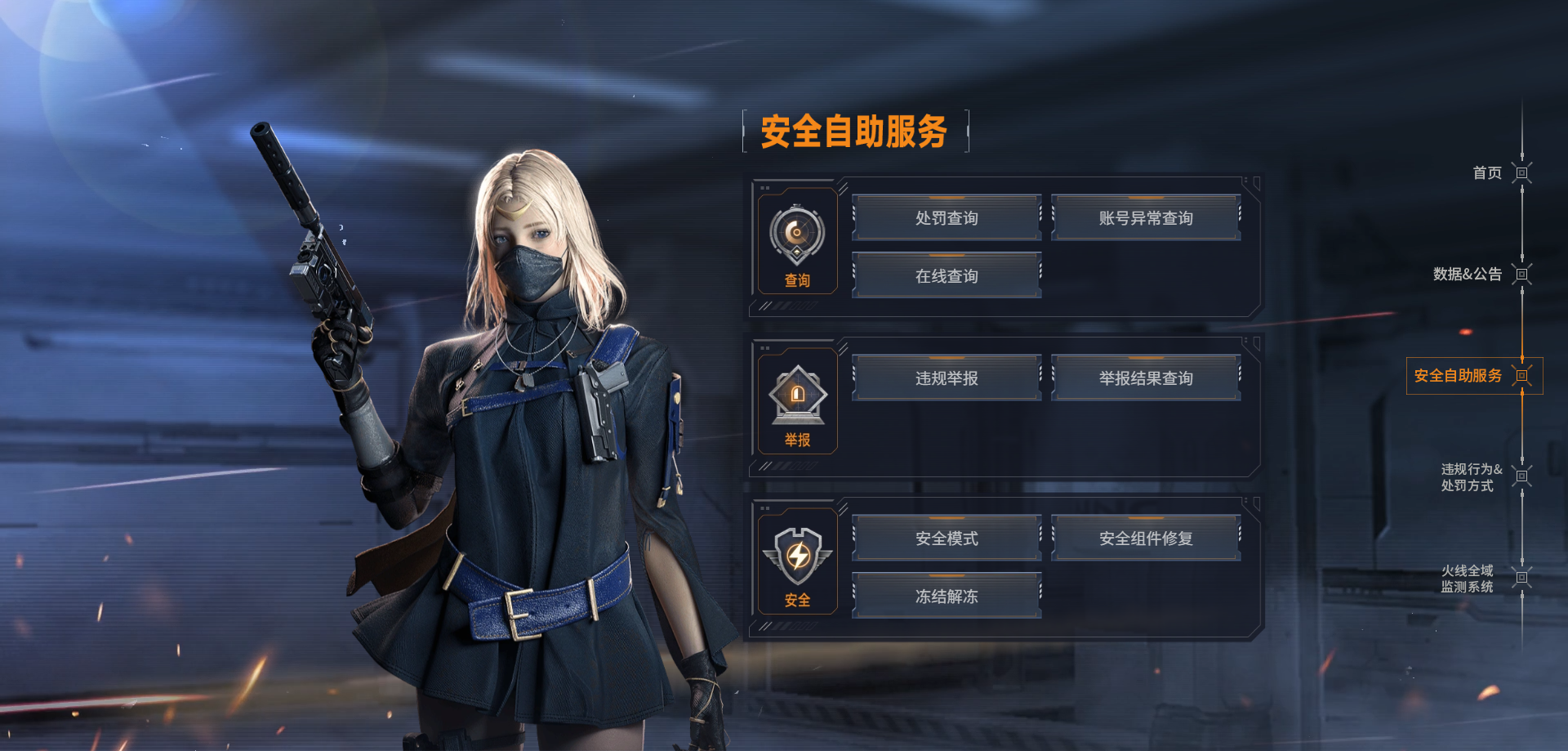Choose the 安全模式 option
Viewport: 1568px width, 751px height.
(x=947, y=539)
